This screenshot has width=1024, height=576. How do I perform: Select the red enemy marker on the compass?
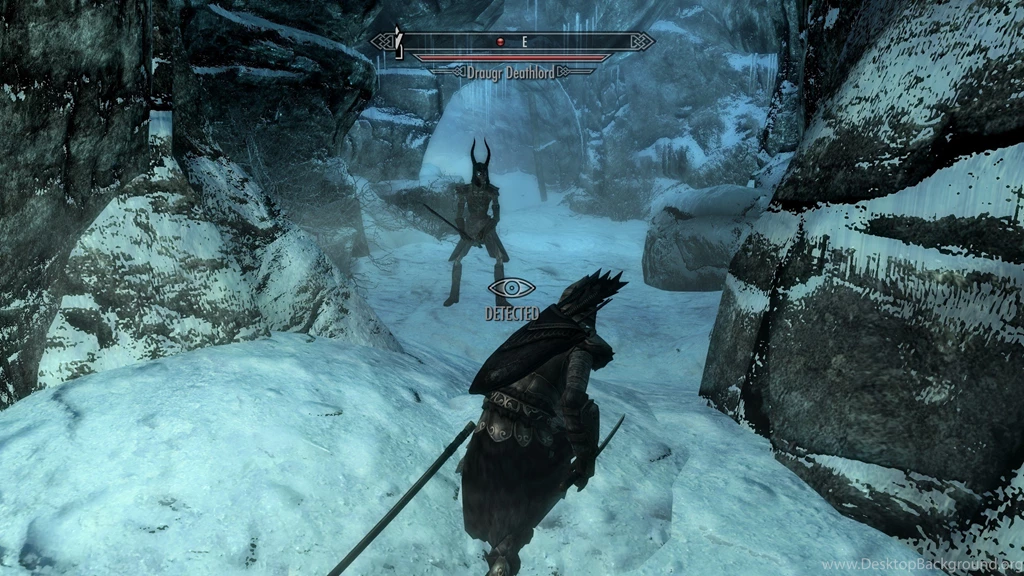(x=502, y=42)
